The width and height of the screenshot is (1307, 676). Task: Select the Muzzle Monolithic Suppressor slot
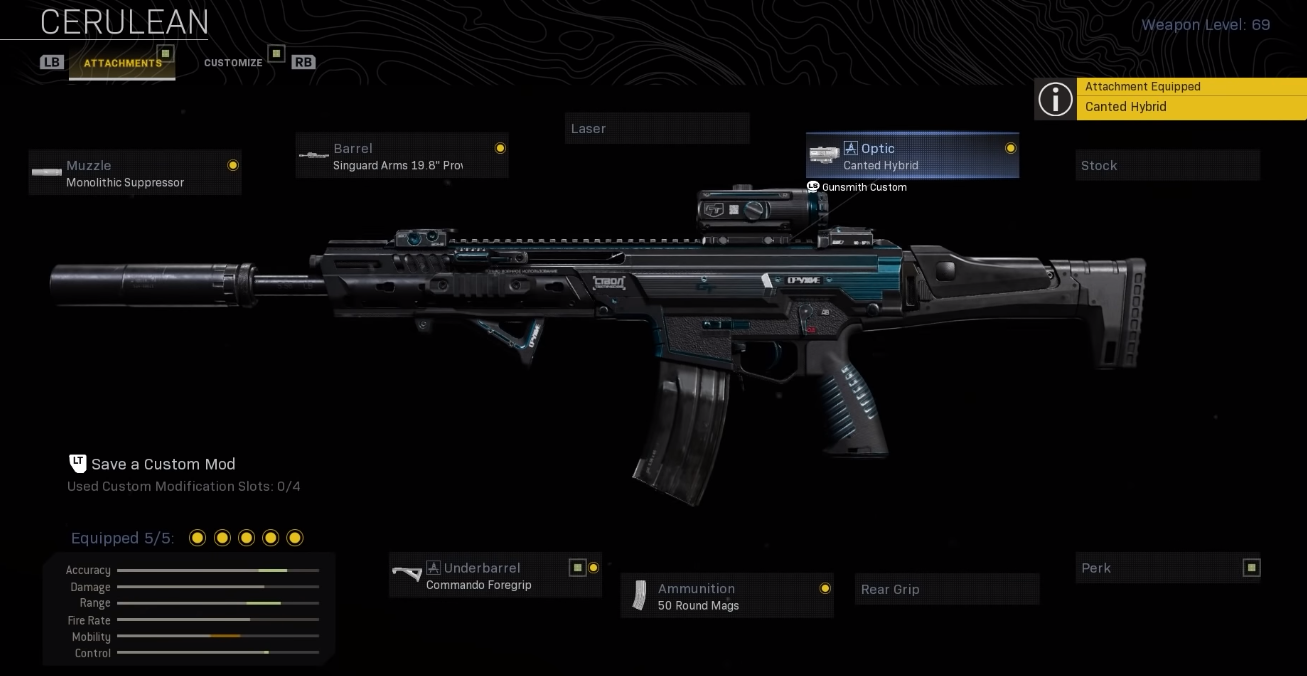tap(135, 173)
